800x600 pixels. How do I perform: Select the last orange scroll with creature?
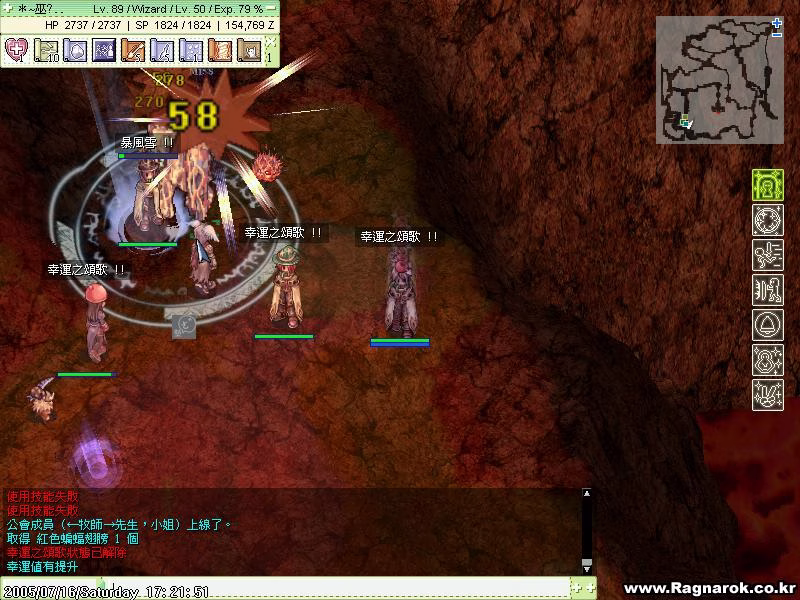coord(248,49)
